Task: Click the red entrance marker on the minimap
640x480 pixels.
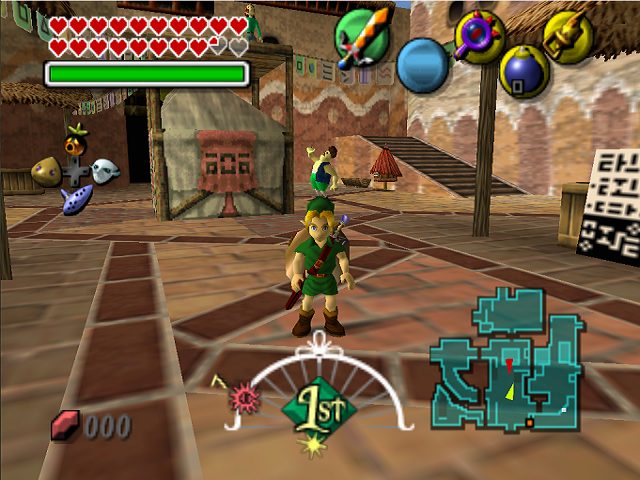Action: pos(509,362)
